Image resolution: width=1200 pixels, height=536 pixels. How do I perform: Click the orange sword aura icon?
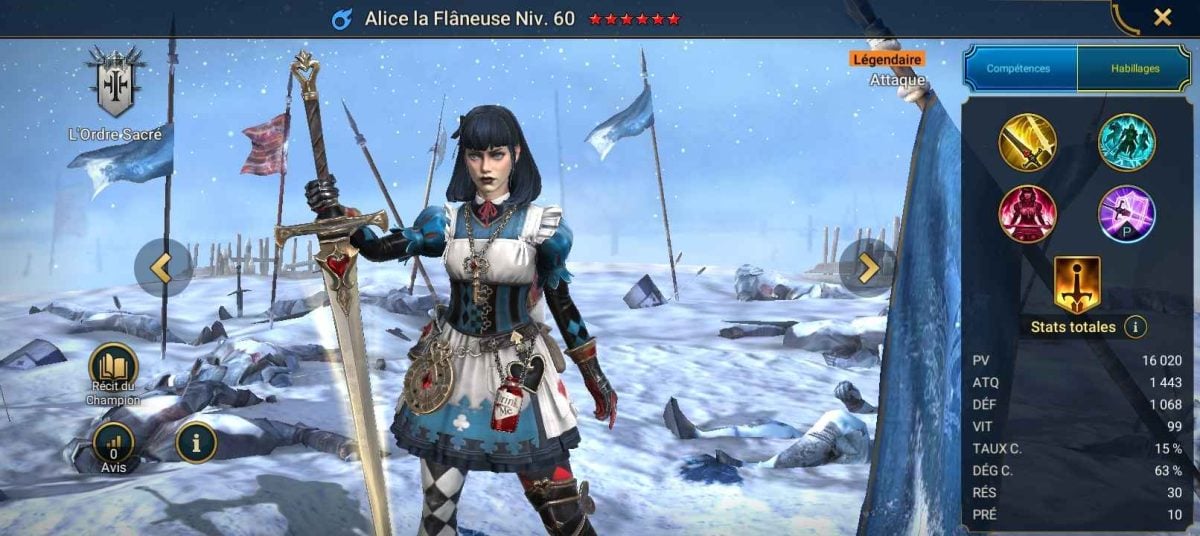1077,285
